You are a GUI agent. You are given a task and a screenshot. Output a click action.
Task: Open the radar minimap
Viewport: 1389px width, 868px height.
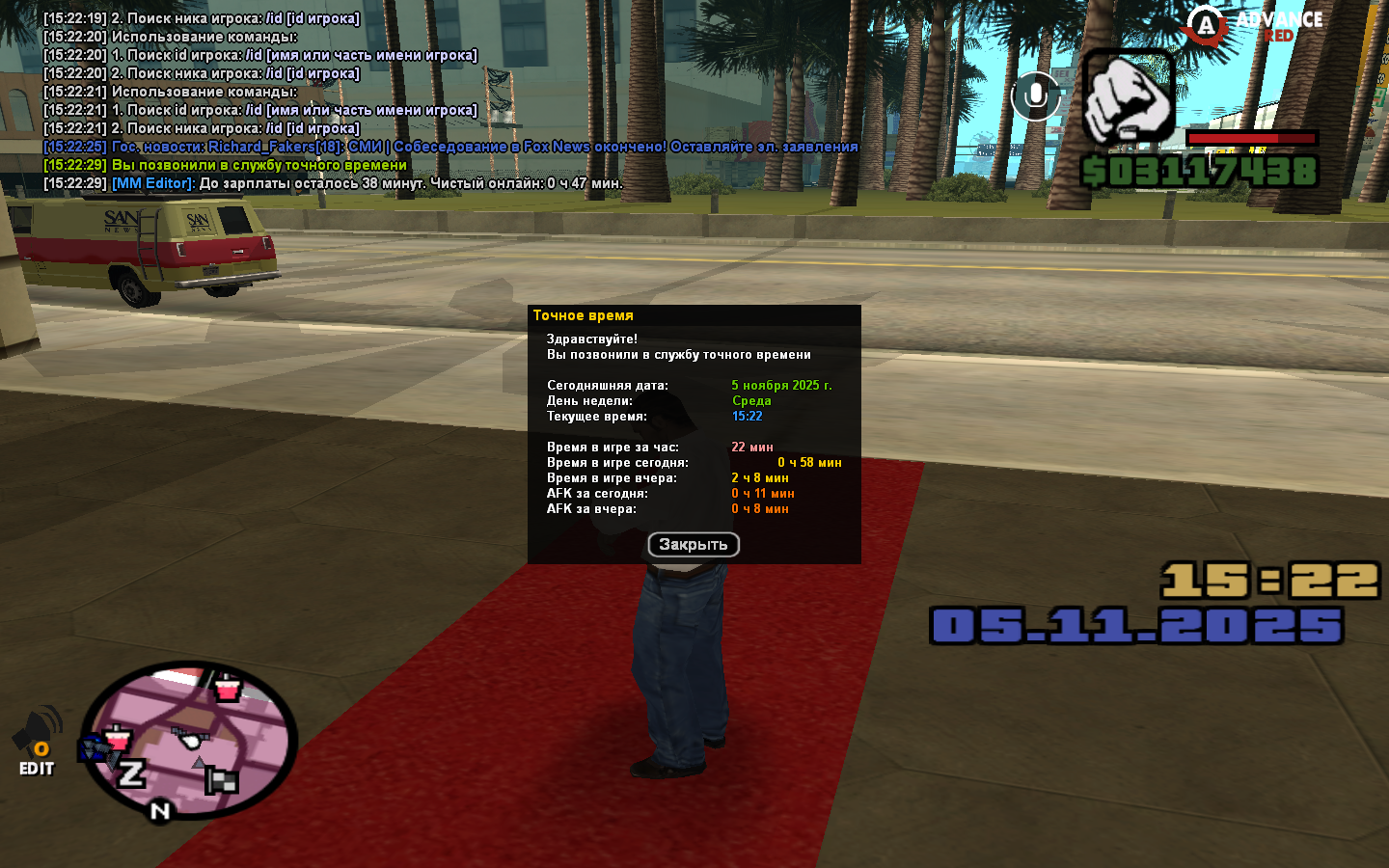tap(188, 740)
